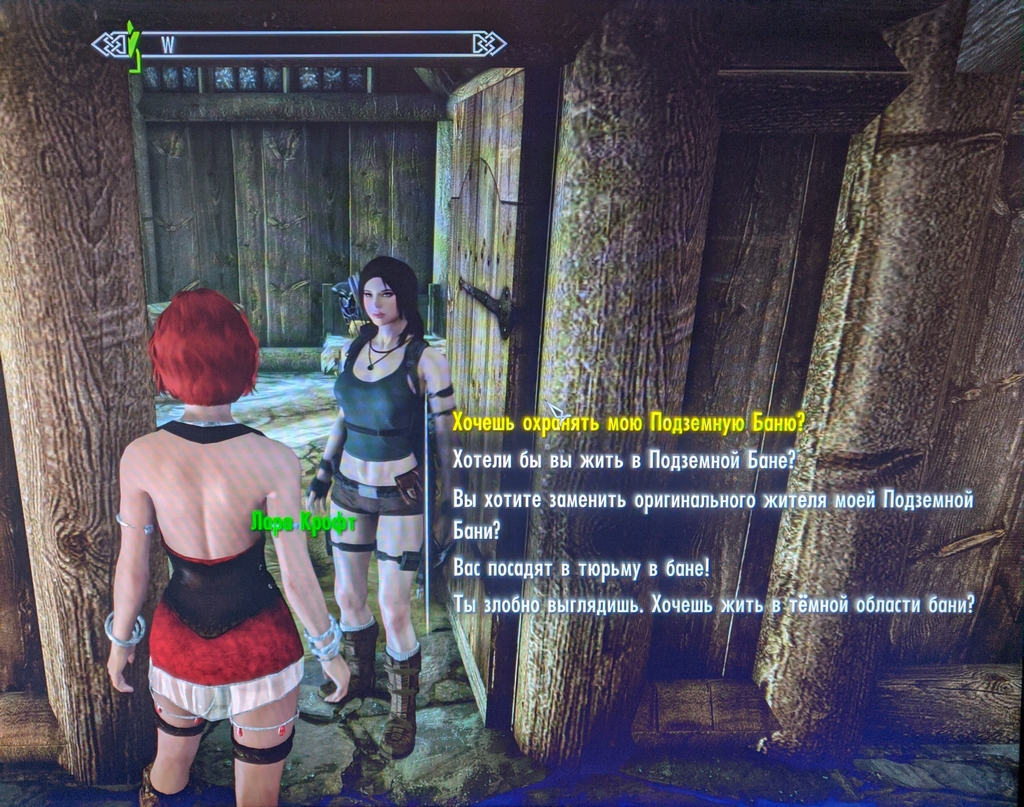This screenshot has height=807, width=1024.
Task: Pick the "заменить оригинального жителя" dialogue option
Action: click(712, 499)
